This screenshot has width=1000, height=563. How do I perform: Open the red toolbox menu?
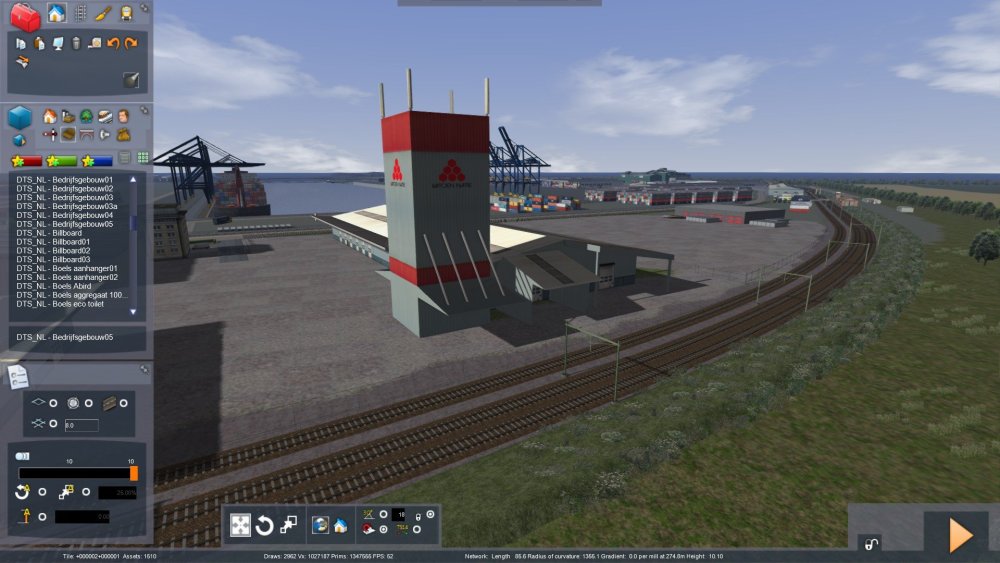point(25,16)
